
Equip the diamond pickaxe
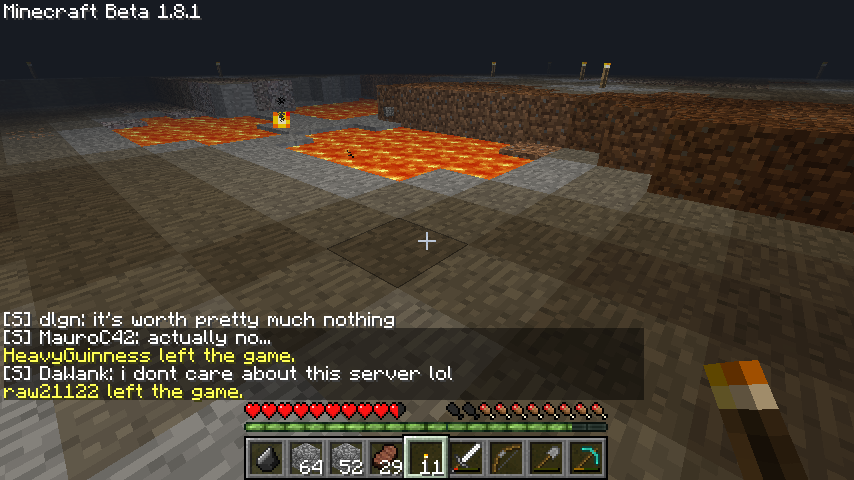[586, 459]
